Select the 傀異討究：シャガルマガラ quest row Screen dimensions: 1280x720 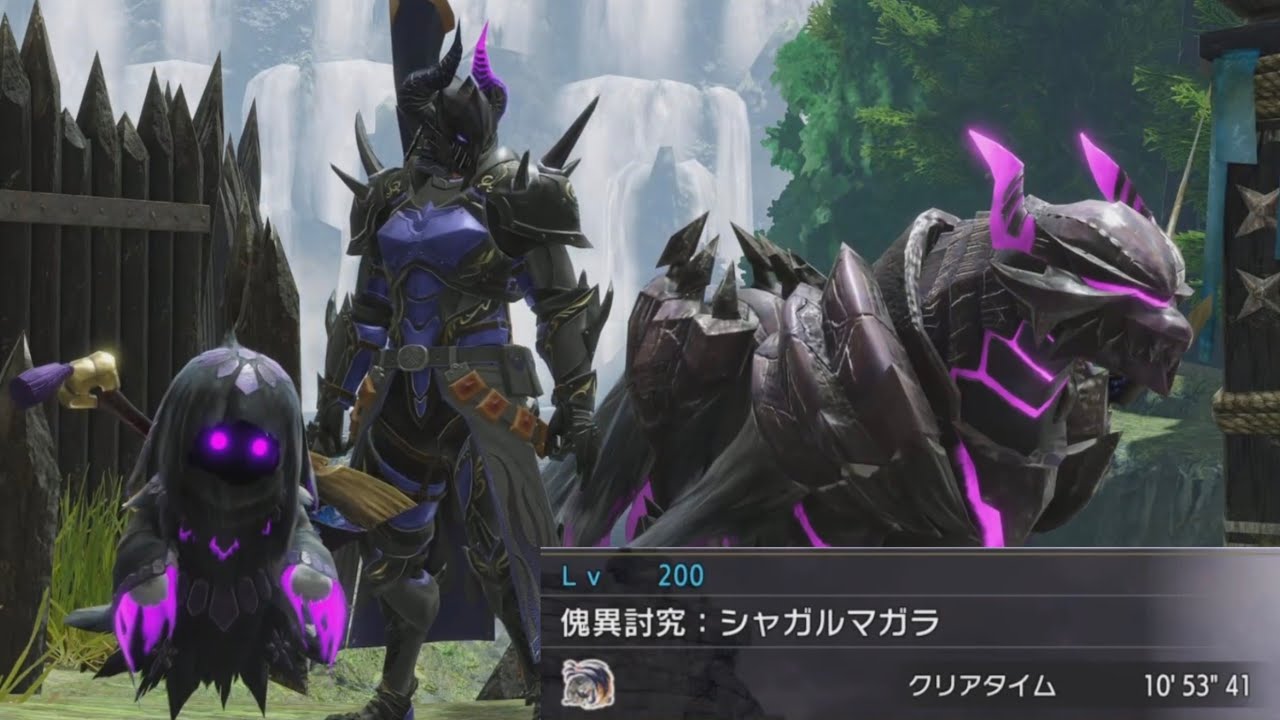[x=750, y=622]
